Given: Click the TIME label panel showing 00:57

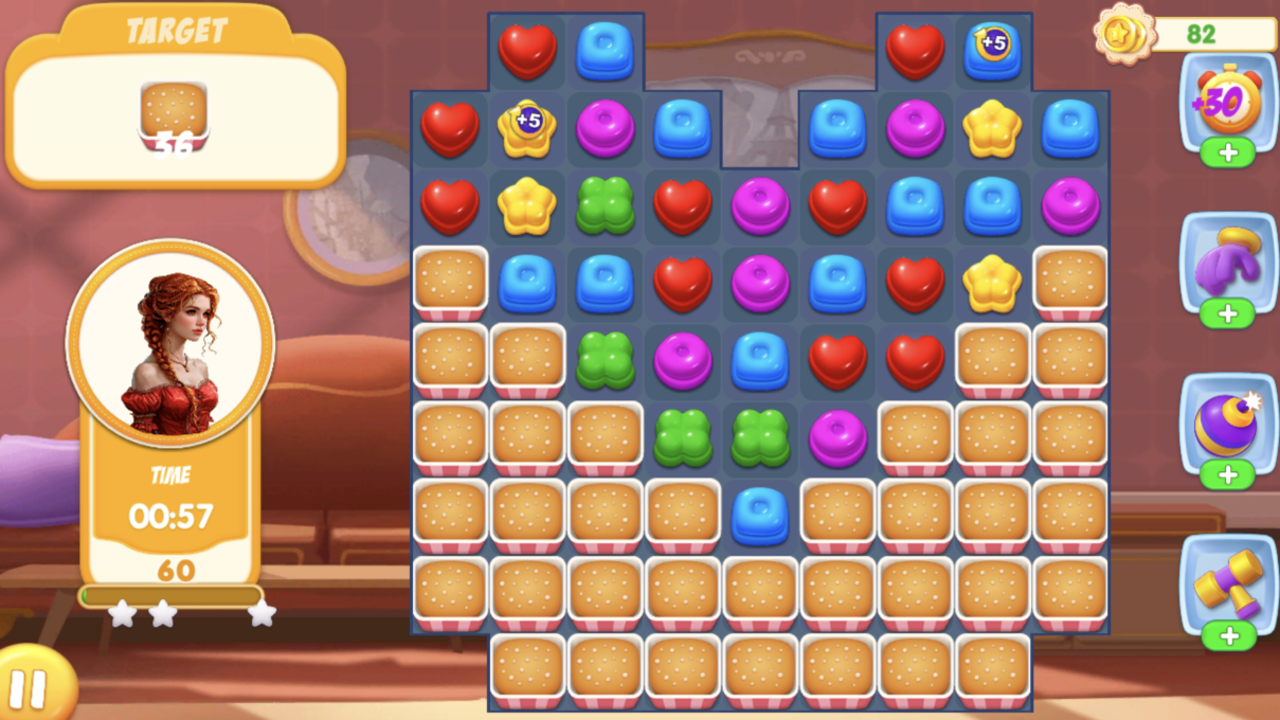Looking at the screenshot, I should coord(169,498).
